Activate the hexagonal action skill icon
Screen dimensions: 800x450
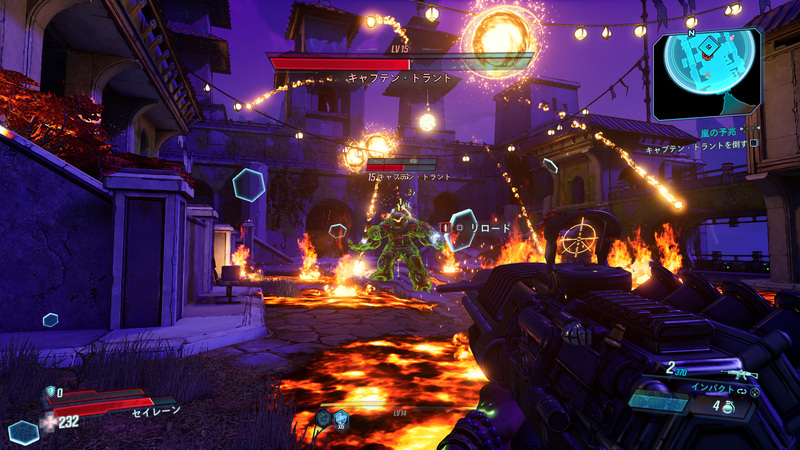[23, 432]
